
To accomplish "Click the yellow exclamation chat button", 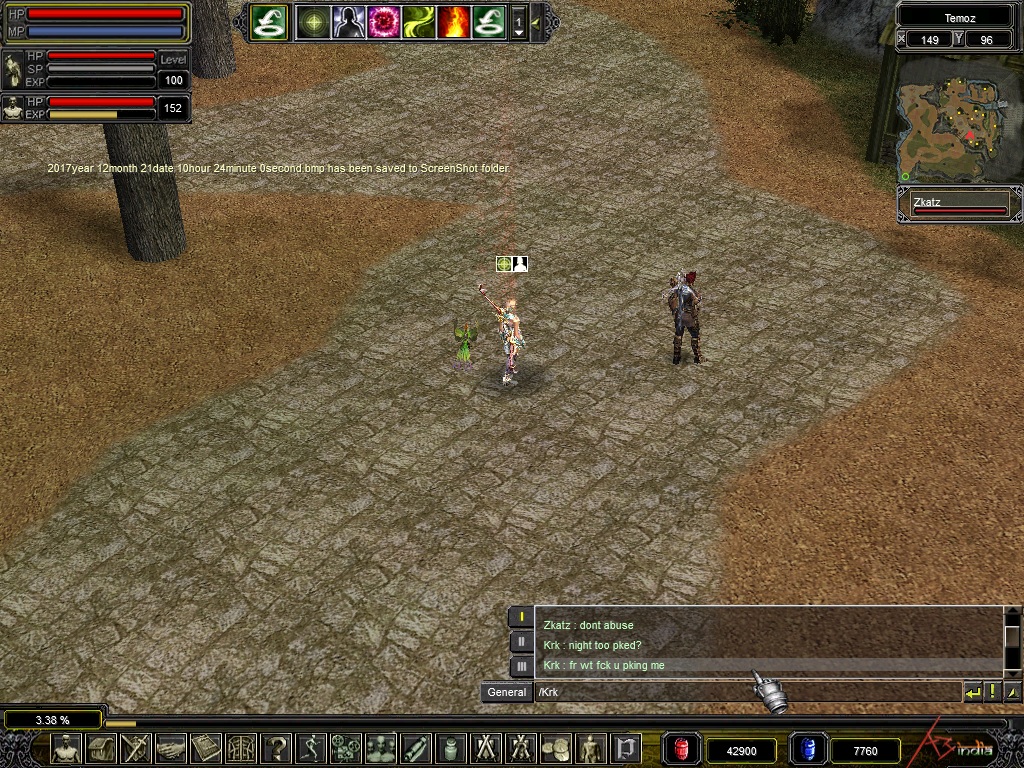I will tap(992, 692).
